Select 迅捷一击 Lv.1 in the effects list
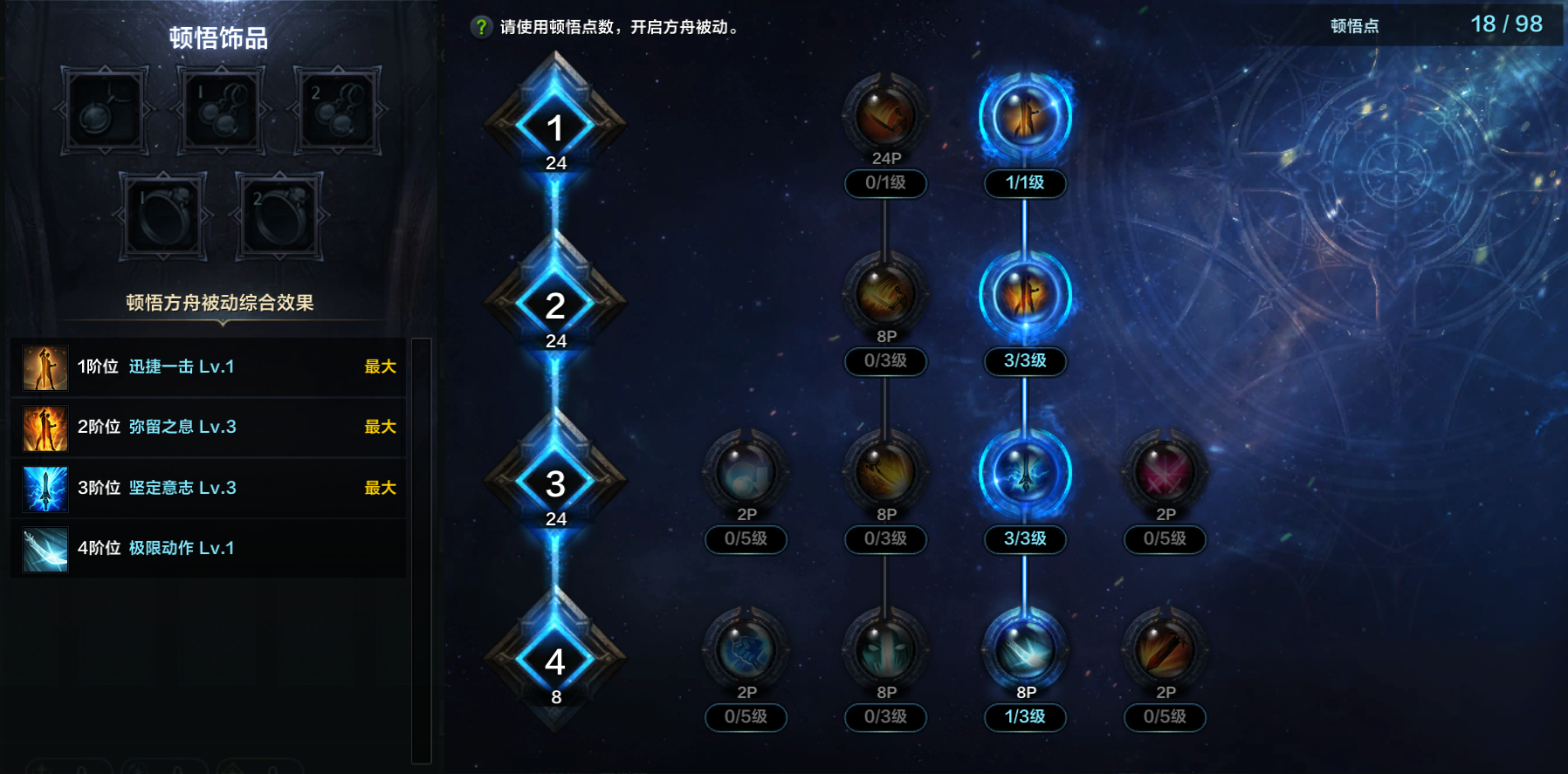 pos(175,367)
